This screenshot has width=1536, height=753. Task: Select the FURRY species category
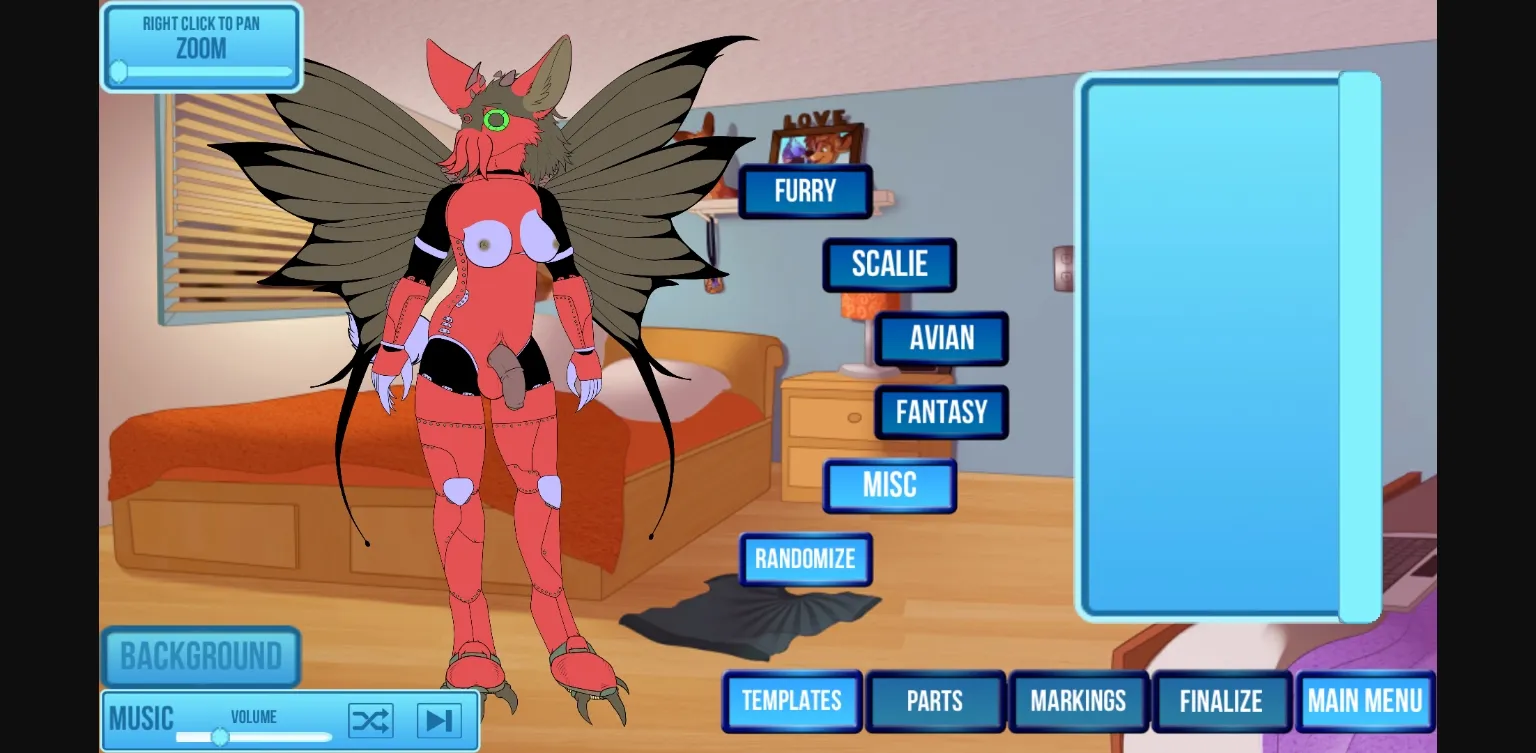[805, 191]
